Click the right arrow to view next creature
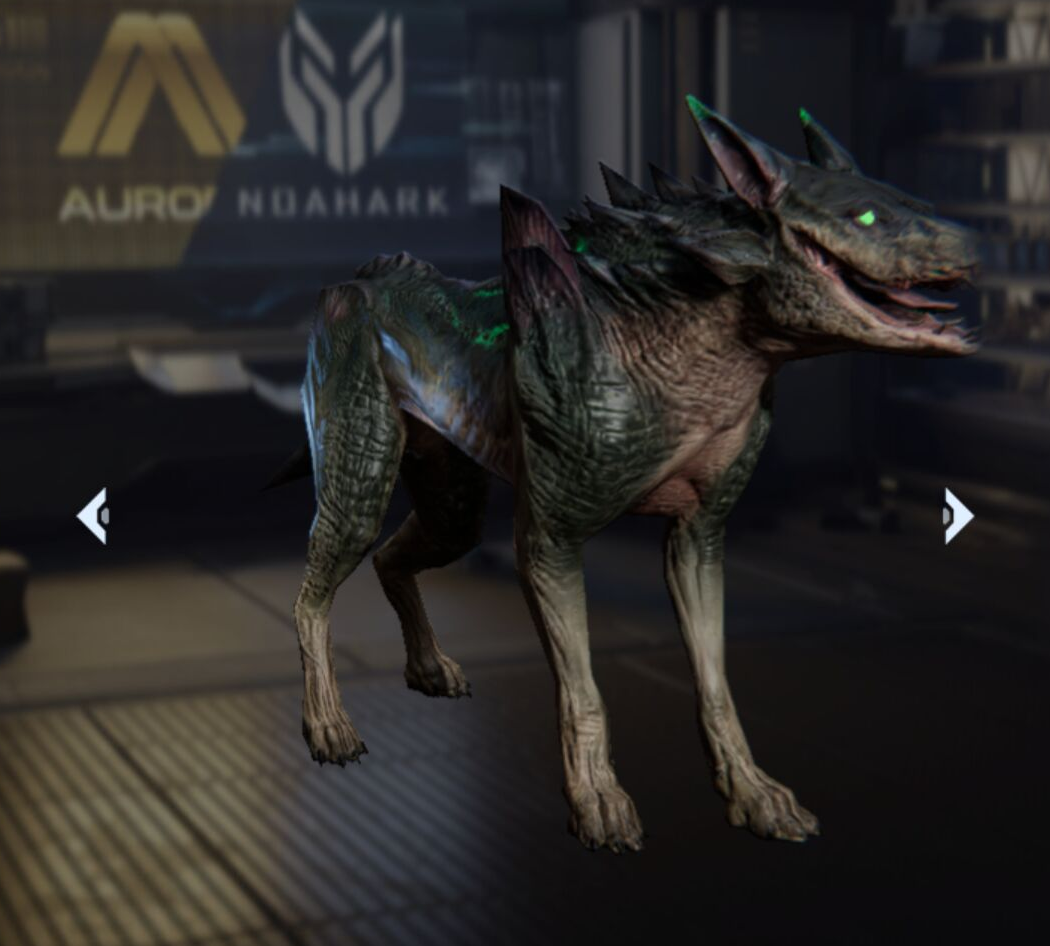Screen dimensions: 1050x946 [x=957, y=516]
